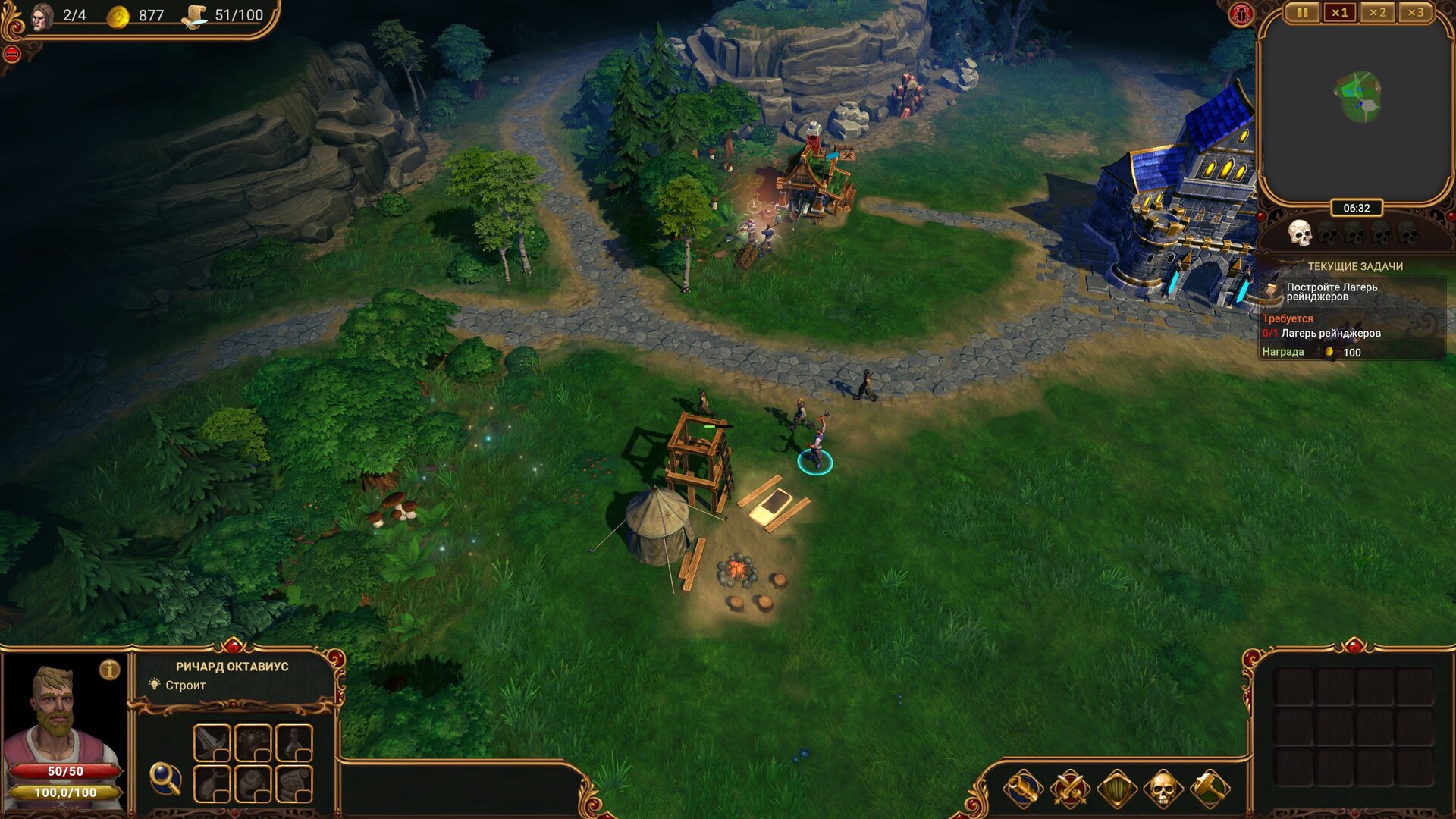Viewport: 1456px width, 819px height.
Task: Open the spyglass explore flag command
Action: 1023,789
